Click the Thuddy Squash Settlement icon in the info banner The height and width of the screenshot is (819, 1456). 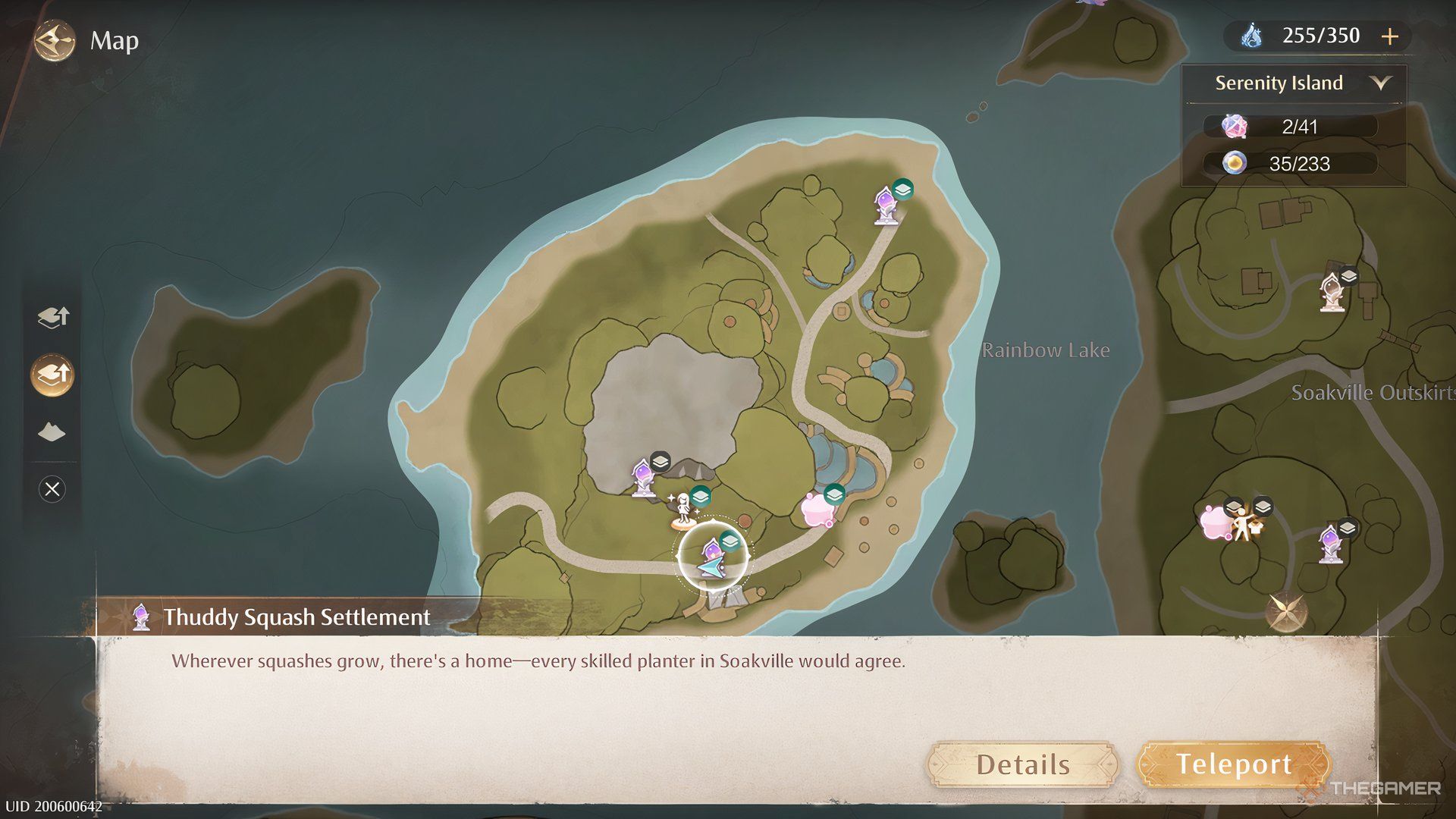click(x=140, y=616)
